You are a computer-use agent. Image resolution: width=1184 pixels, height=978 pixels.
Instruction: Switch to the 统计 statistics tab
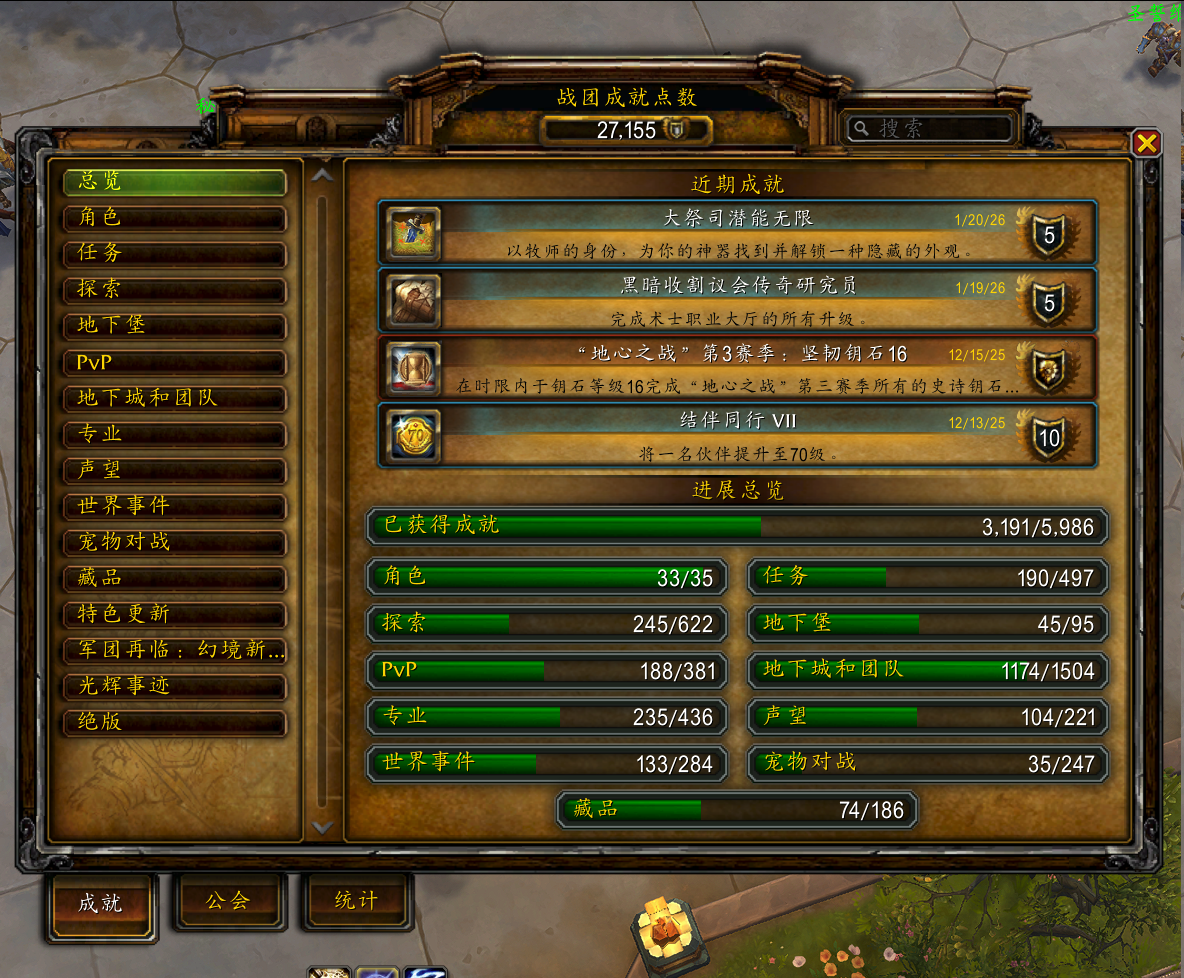click(x=357, y=901)
